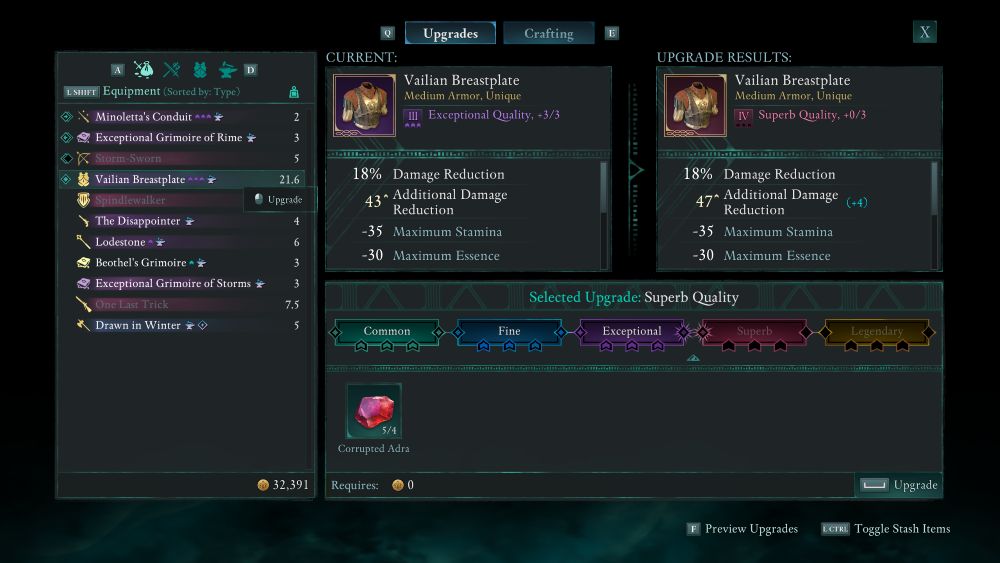Viewport: 1000px width, 563px height.
Task: Confirm the upgrade with the Upgrade button
Action: coord(899,485)
